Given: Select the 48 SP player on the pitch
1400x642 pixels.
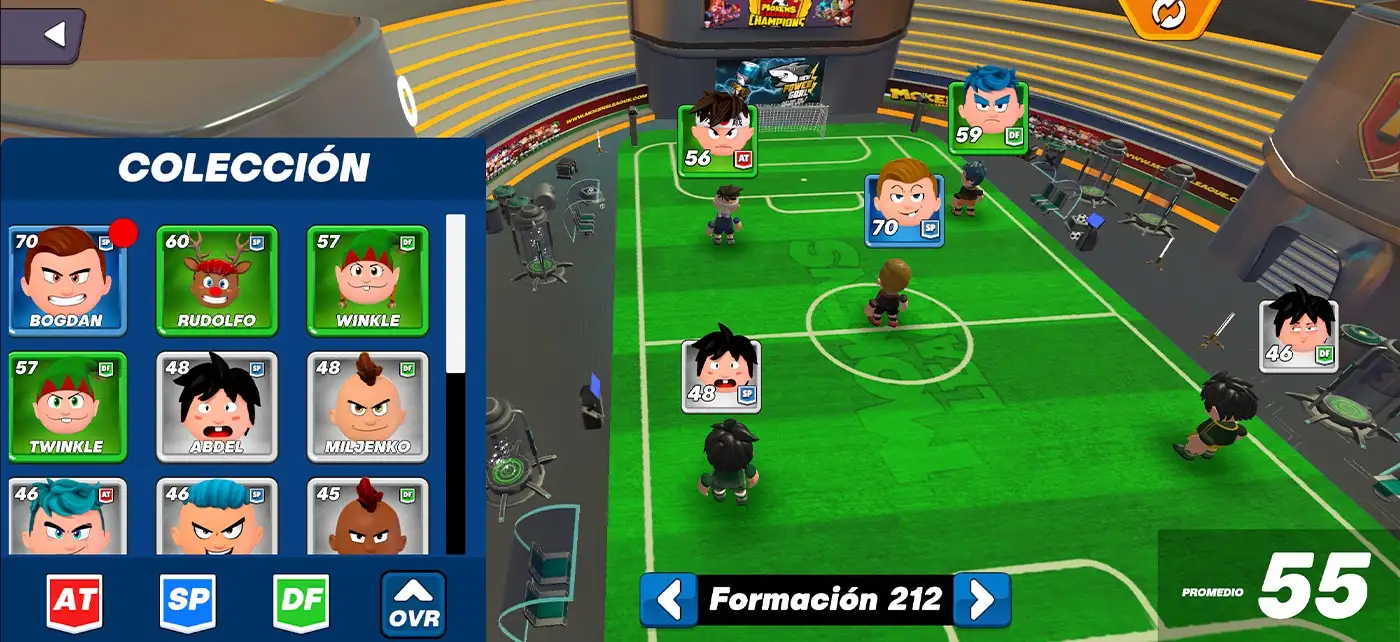Looking at the screenshot, I should [721, 376].
